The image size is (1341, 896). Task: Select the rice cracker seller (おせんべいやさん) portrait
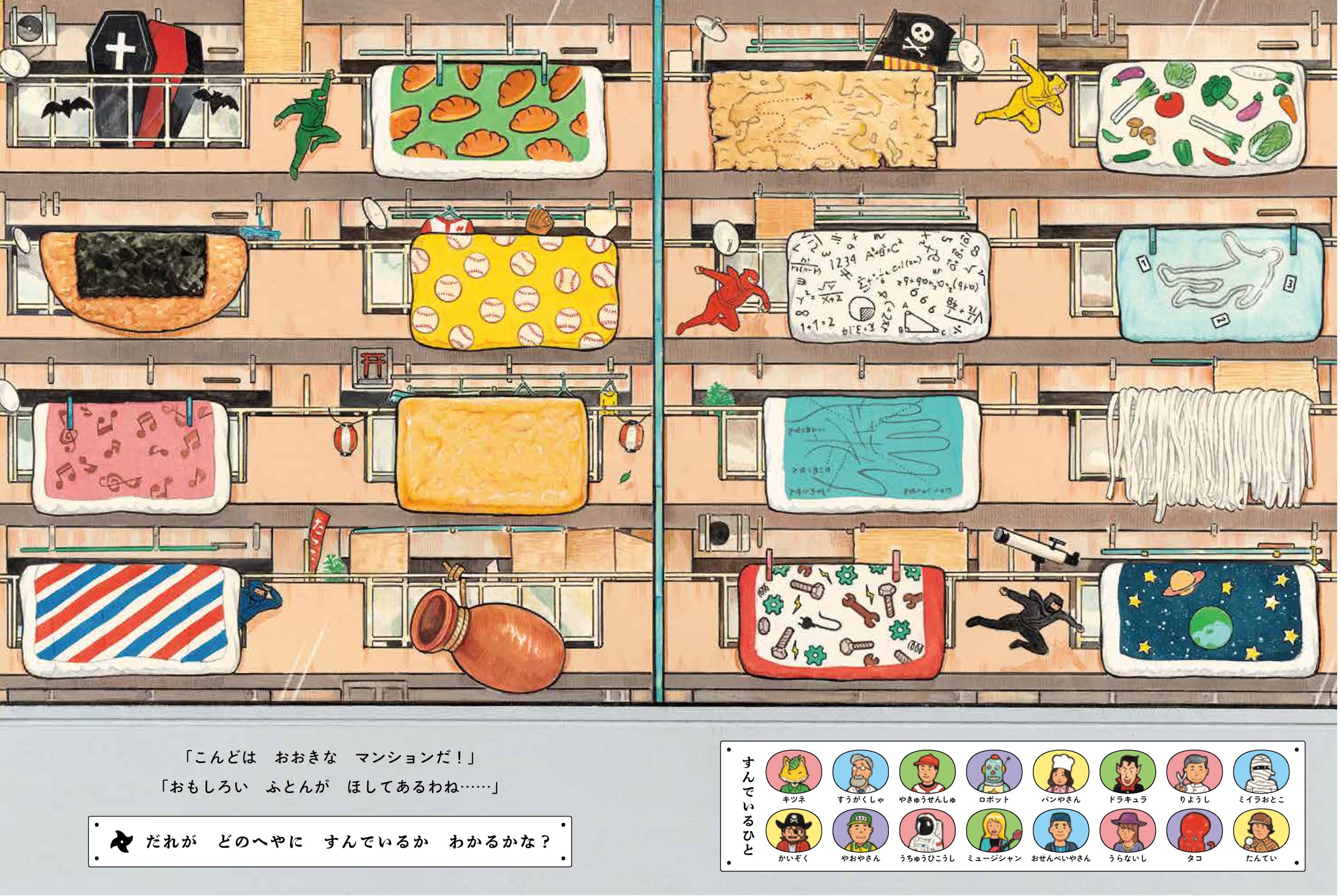point(1061,832)
